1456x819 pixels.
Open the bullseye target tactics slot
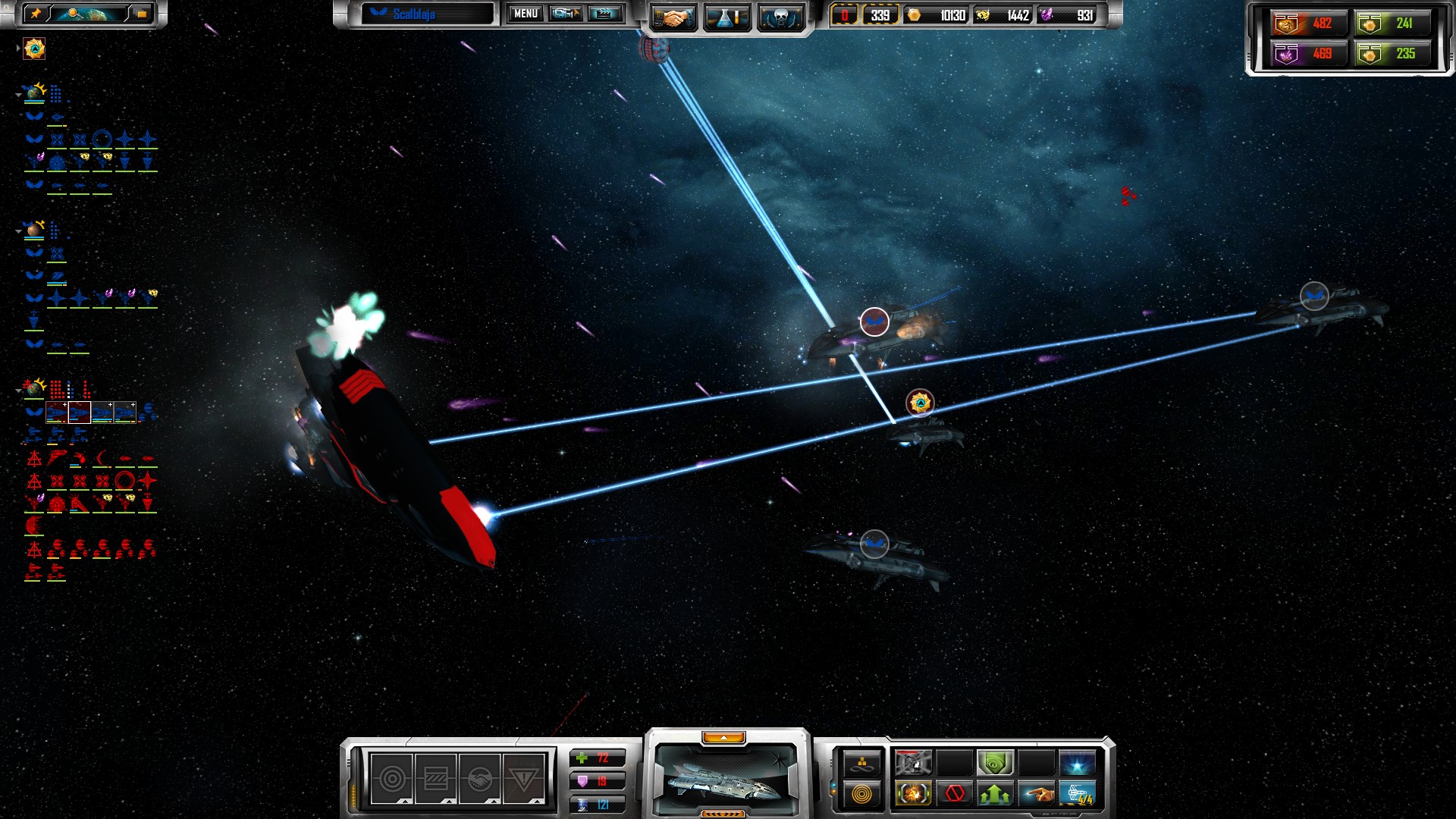(x=392, y=779)
